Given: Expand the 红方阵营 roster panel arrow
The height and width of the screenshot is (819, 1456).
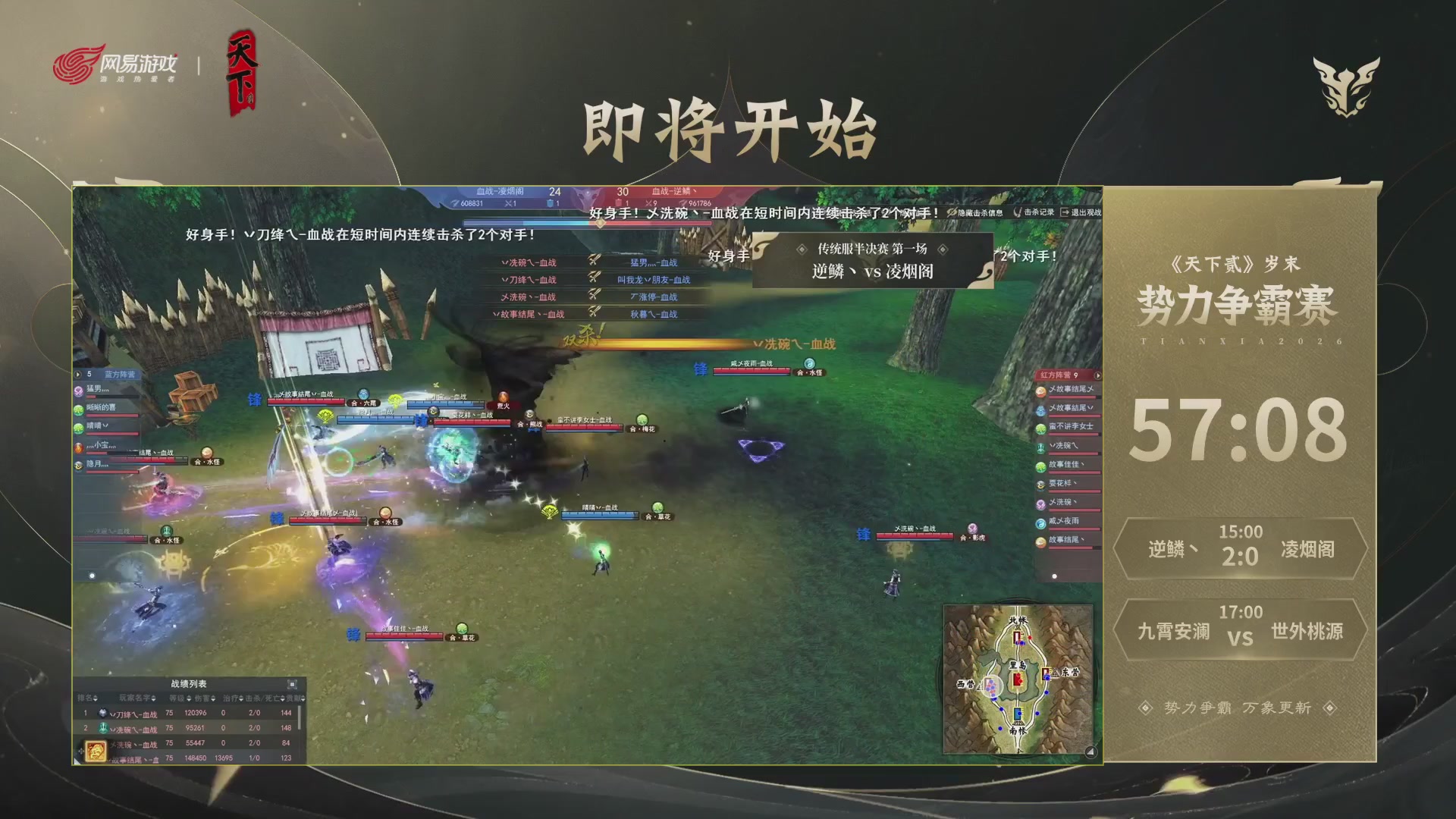Looking at the screenshot, I should 1097,375.
